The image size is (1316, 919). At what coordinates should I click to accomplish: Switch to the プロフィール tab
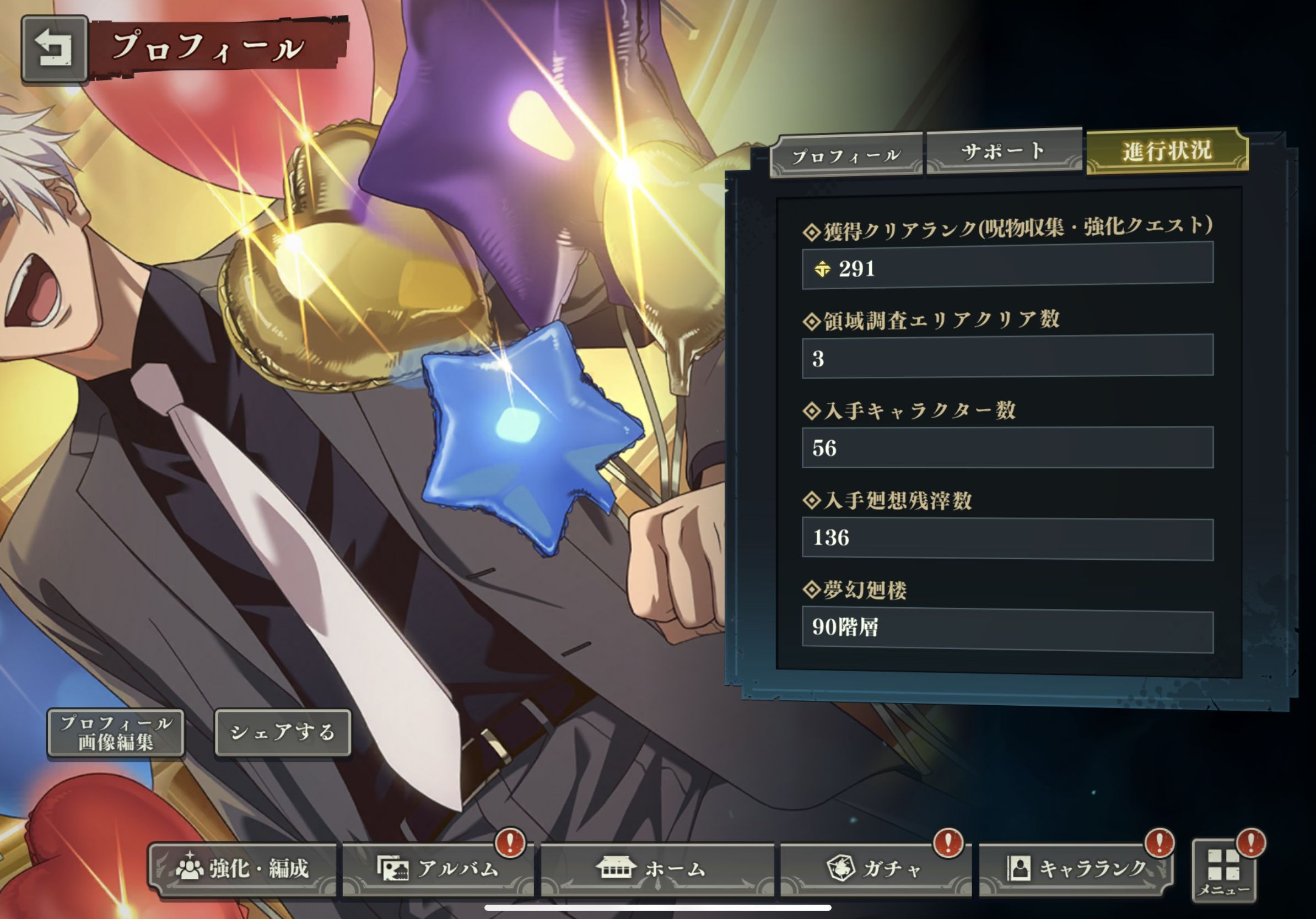(x=846, y=155)
